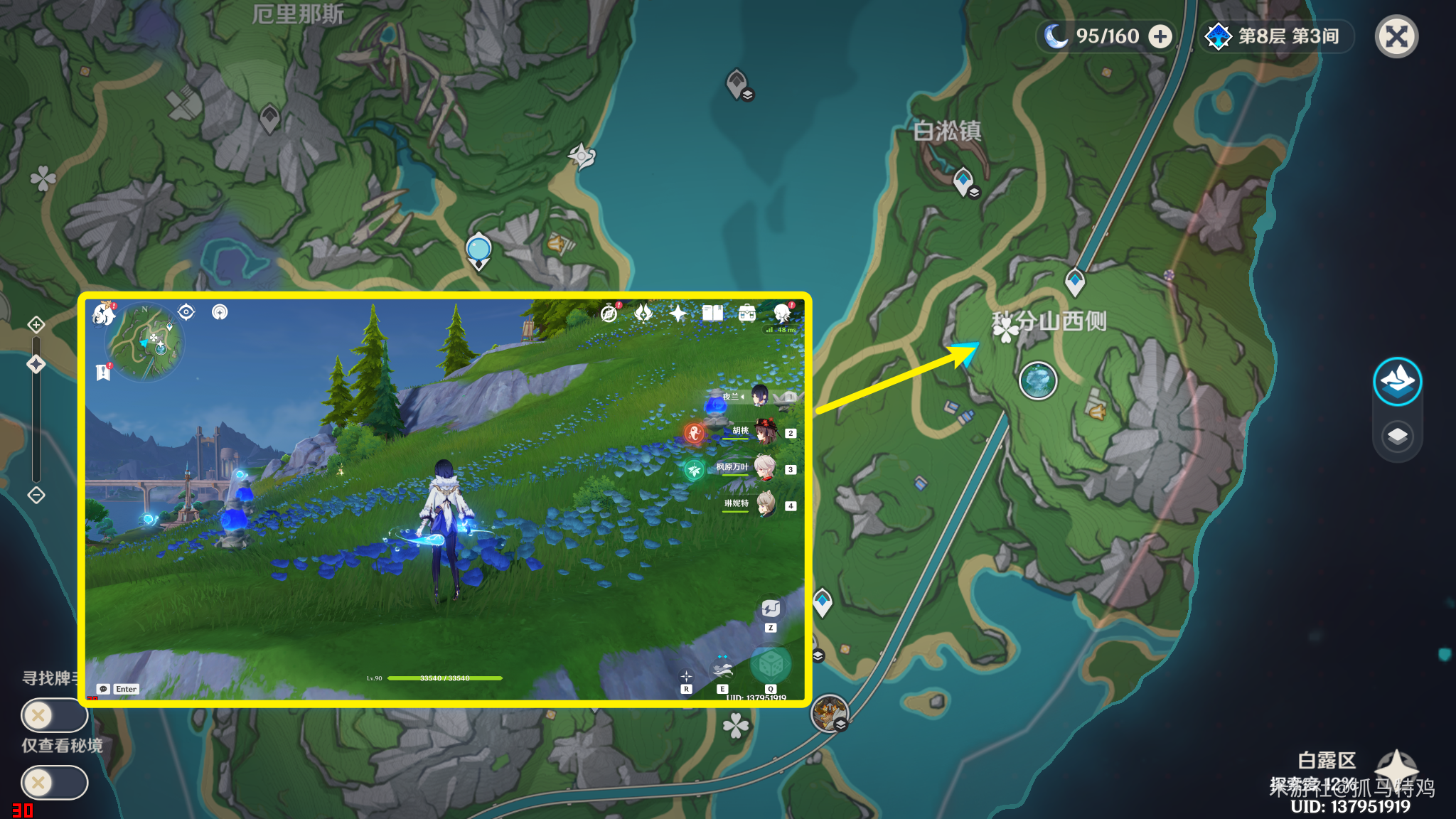Zoom out the map with the minus button
Screen dimensions: 1456x819
point(36,495)
